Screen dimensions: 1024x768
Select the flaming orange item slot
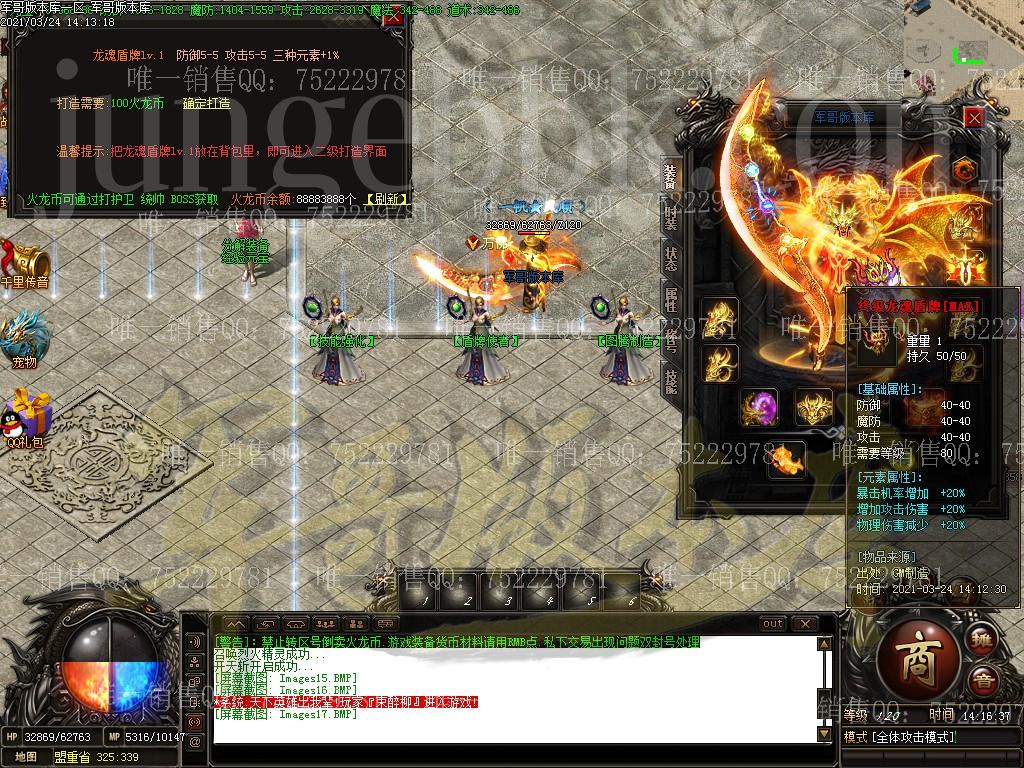788,459
